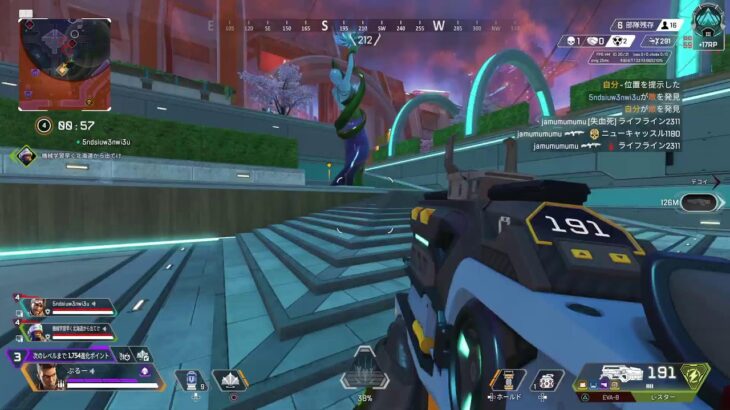Open the minimap

(x=65, y=65)
